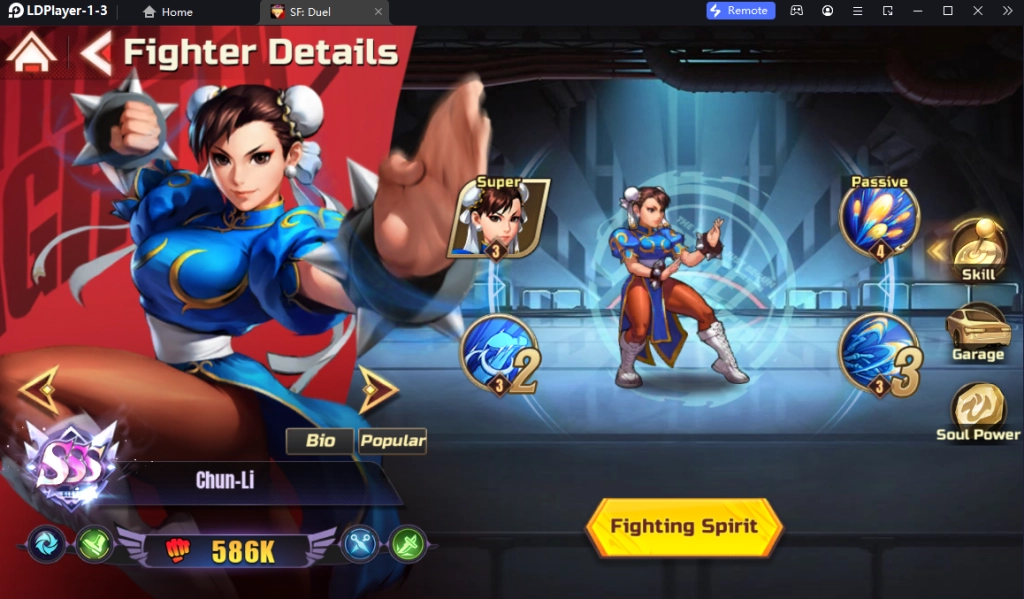The height and width of the screenshot is (599, 1024).
Task: Open the Soul Power section
Action: (x=978, y=412)
